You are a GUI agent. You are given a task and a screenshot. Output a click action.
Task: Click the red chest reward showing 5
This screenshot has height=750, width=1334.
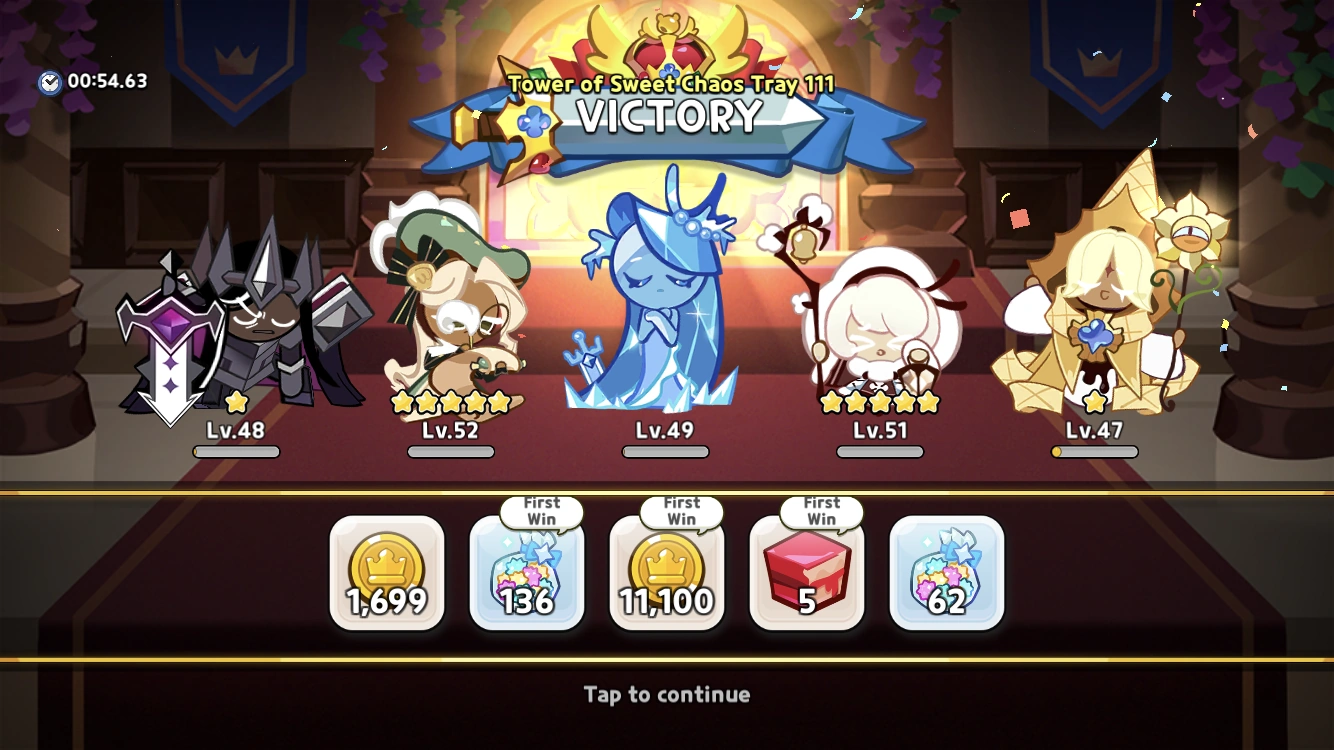click(x=807, y=572)
